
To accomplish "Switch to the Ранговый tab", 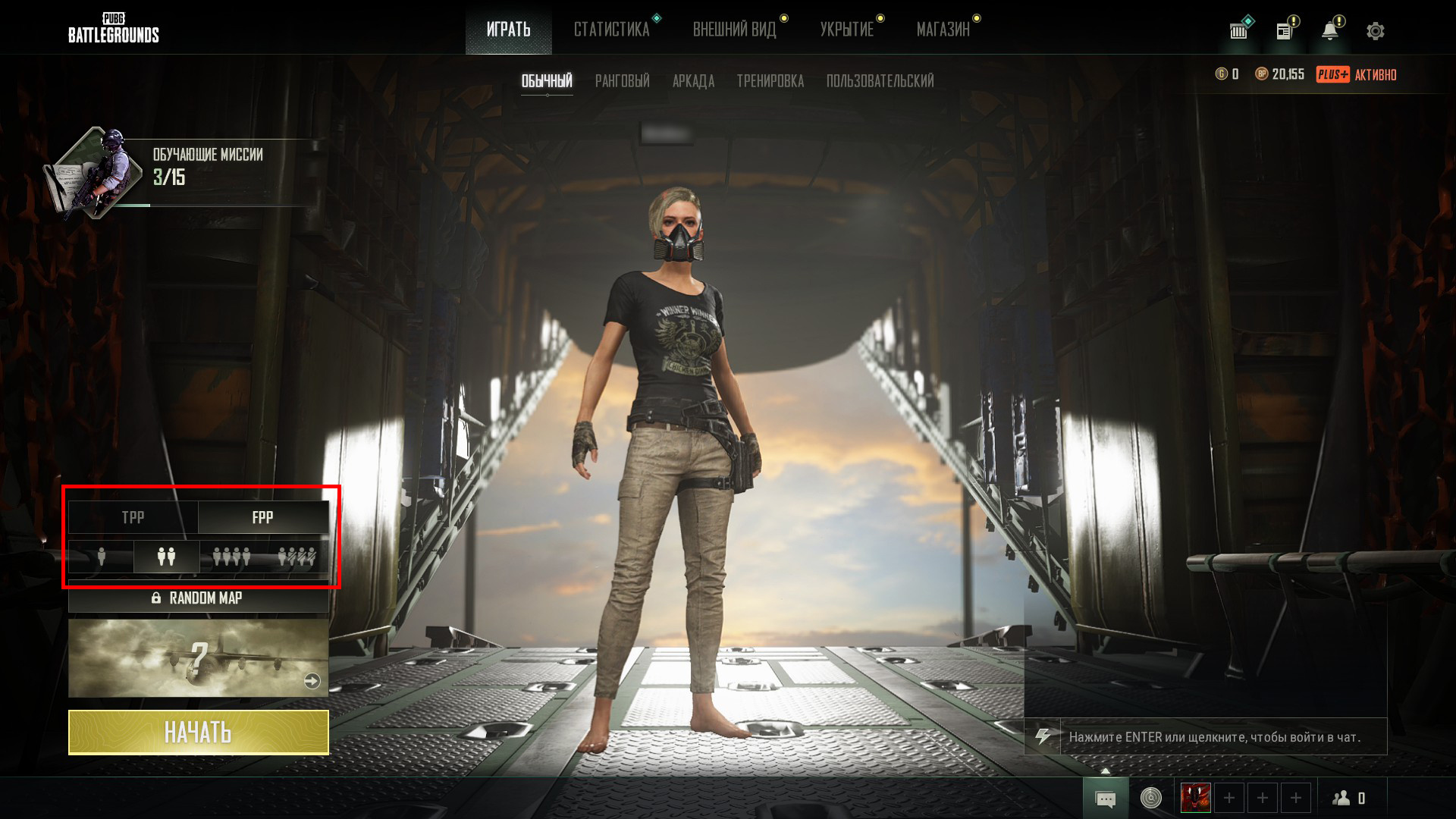I will coord(622,81).
